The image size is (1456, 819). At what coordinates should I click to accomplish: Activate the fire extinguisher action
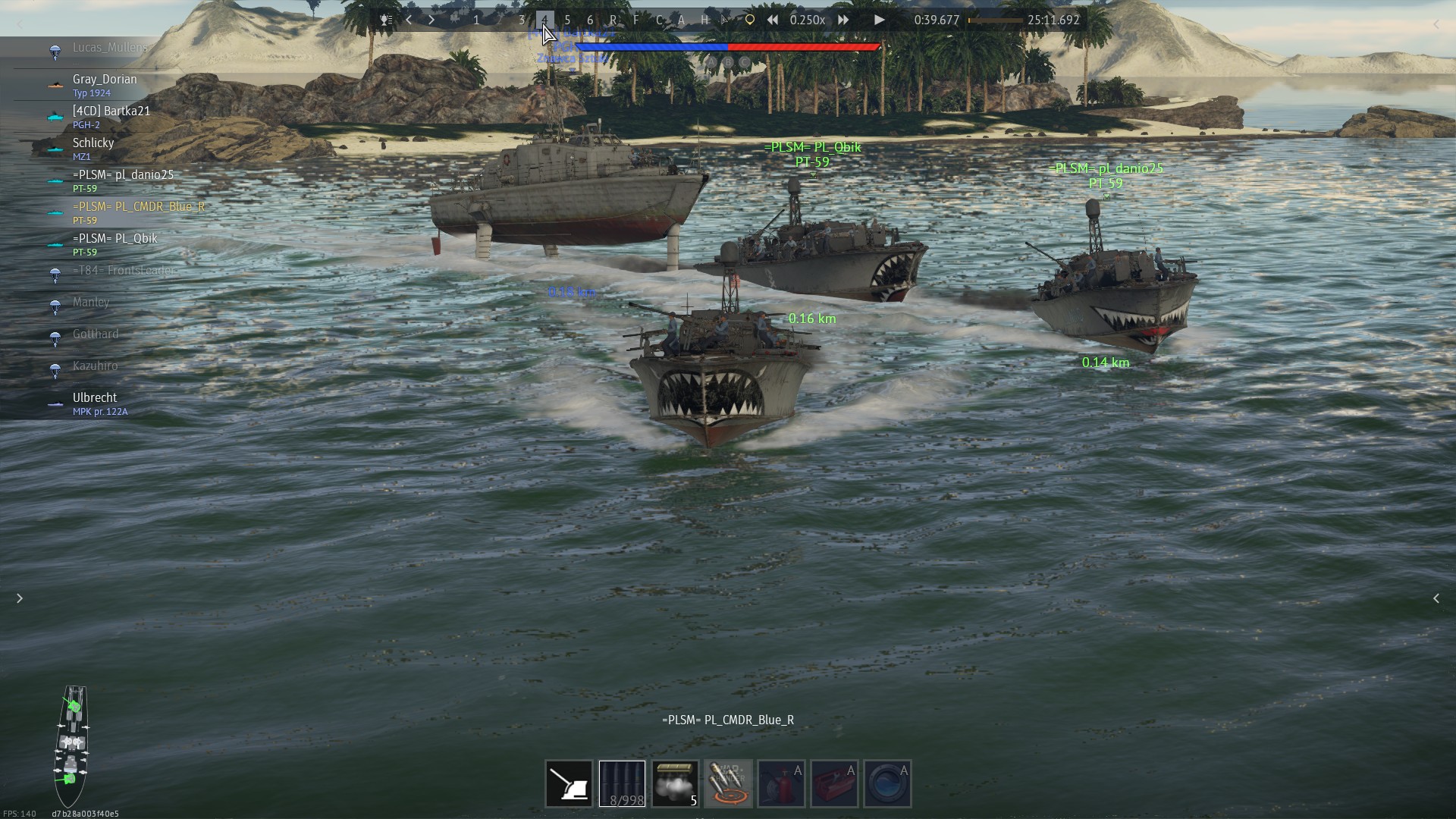coord(781,783)
